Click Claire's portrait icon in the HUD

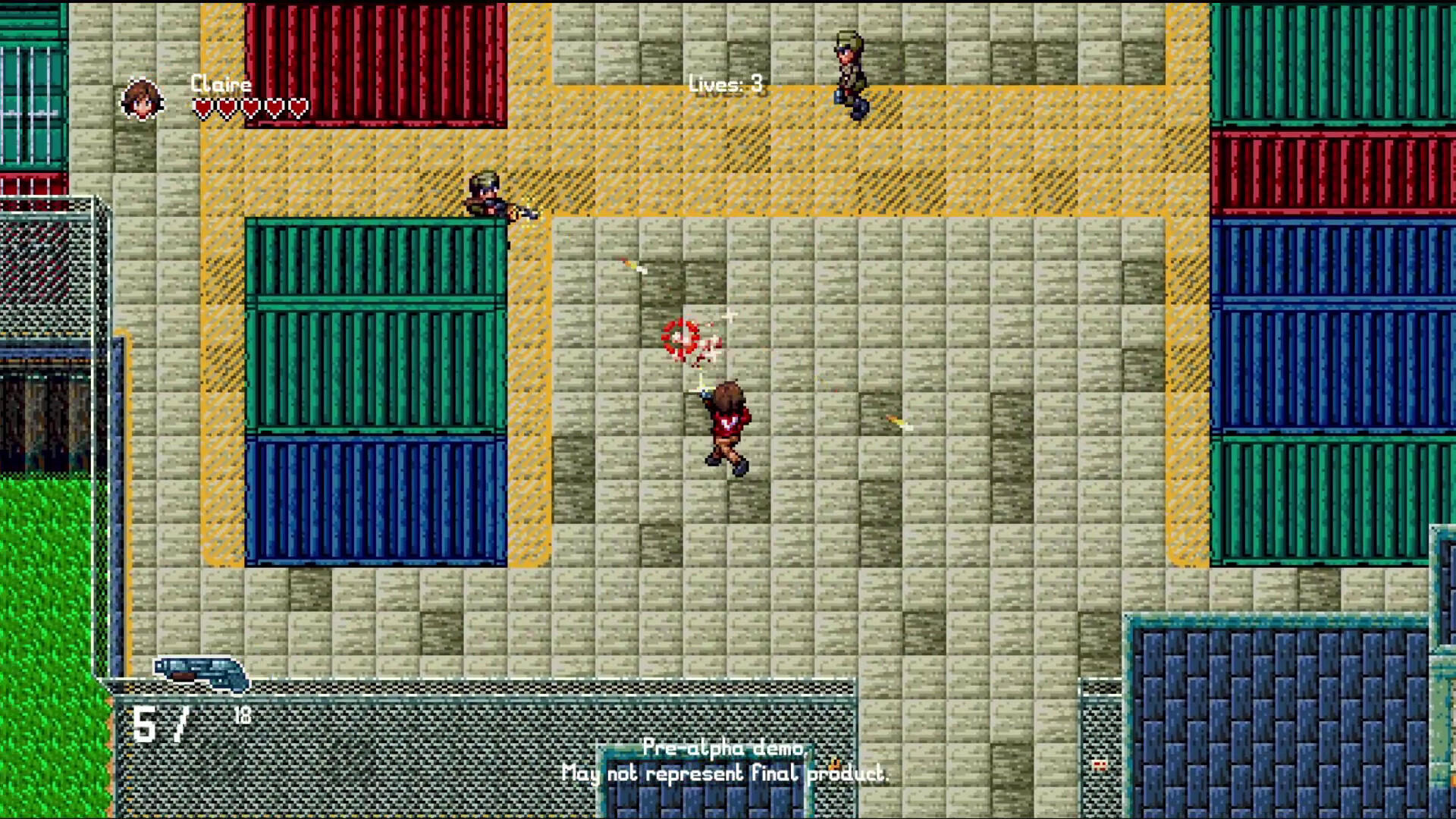click(140, 99)
